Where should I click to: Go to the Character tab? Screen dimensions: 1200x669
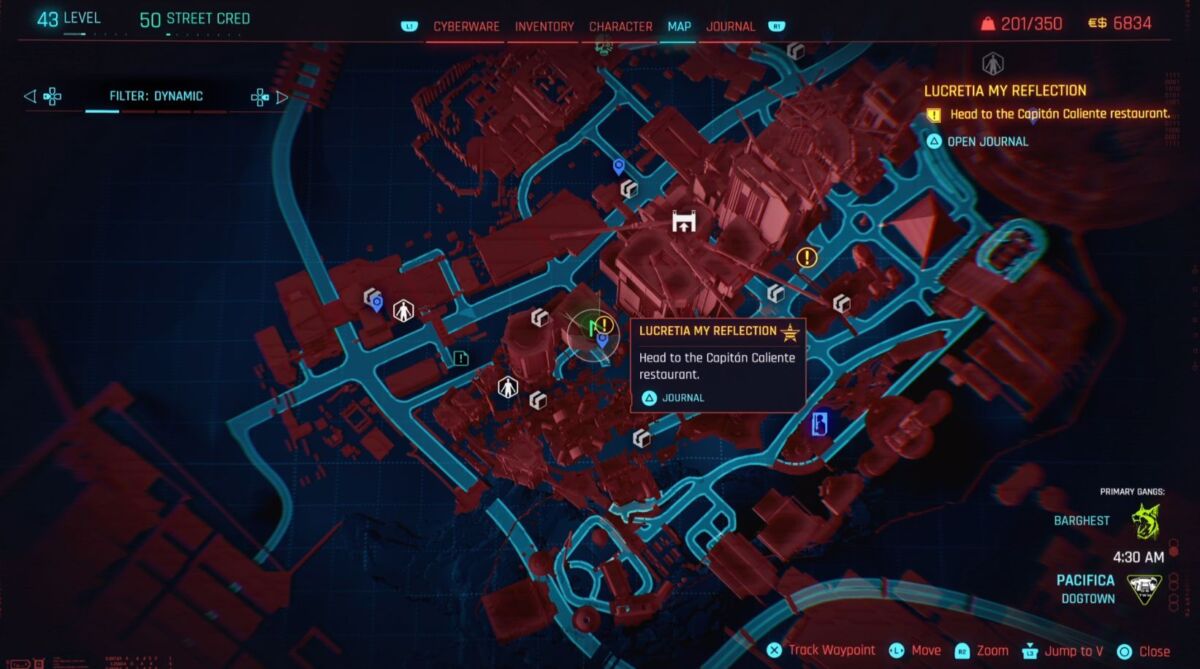point(620,26)
